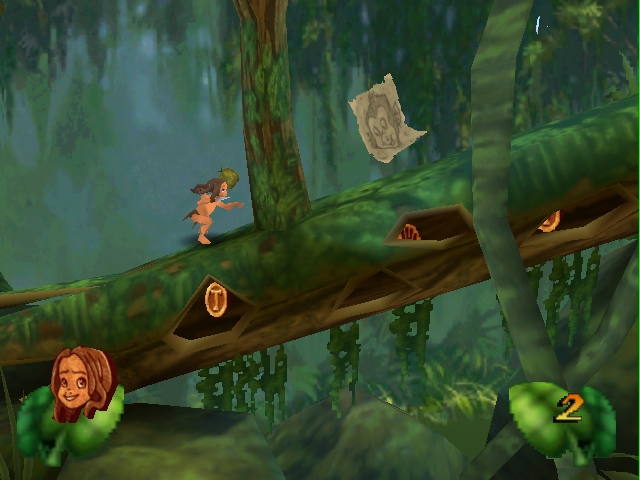Image resolution: width=640 pixels, height=480 pixels.
Task: Click young Tarzan's portrait icon
Action: 83,384
